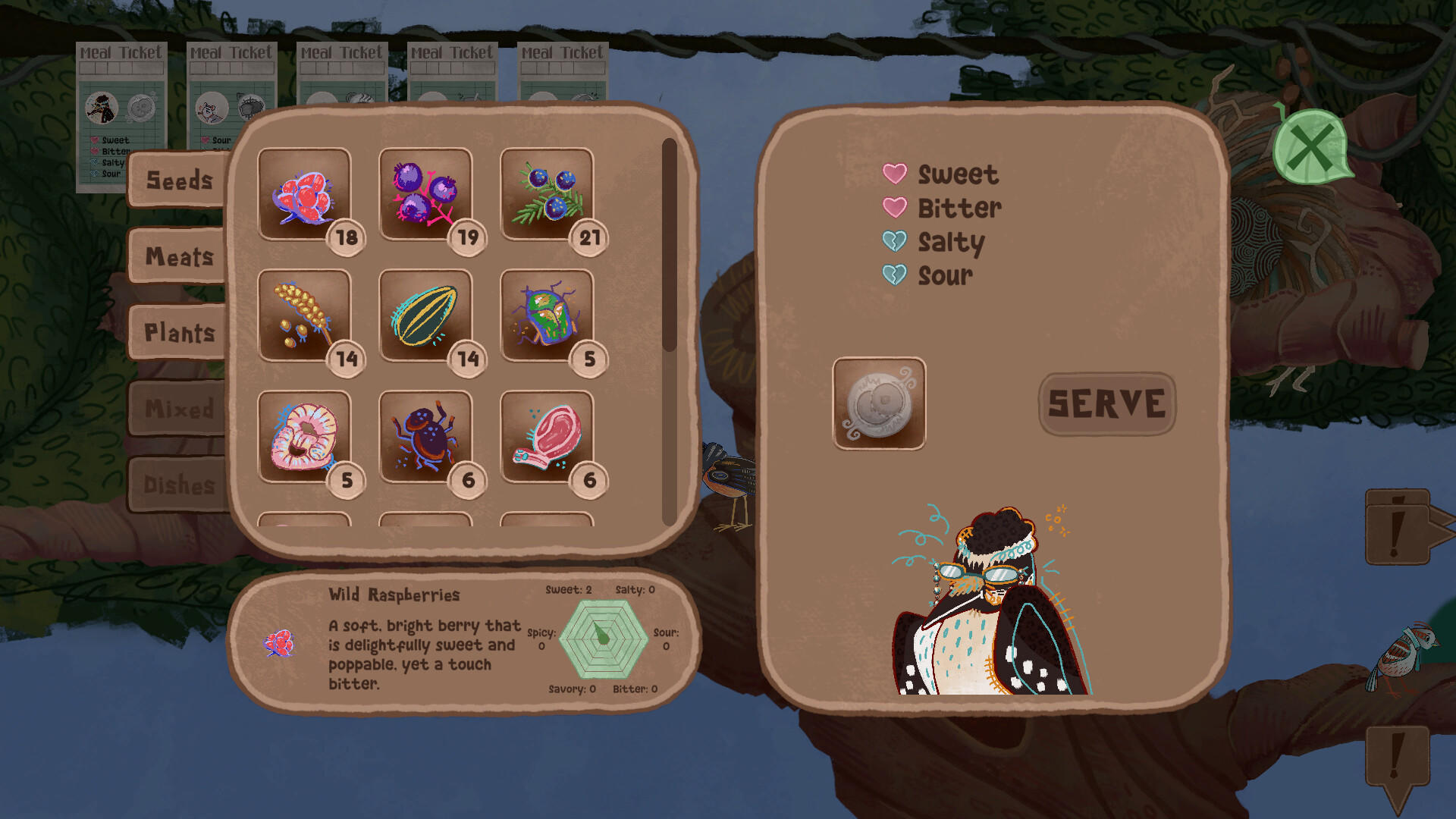Select the golden wheat grain slot
This screenshot has height=819, width=1456.
click(304, 315)
